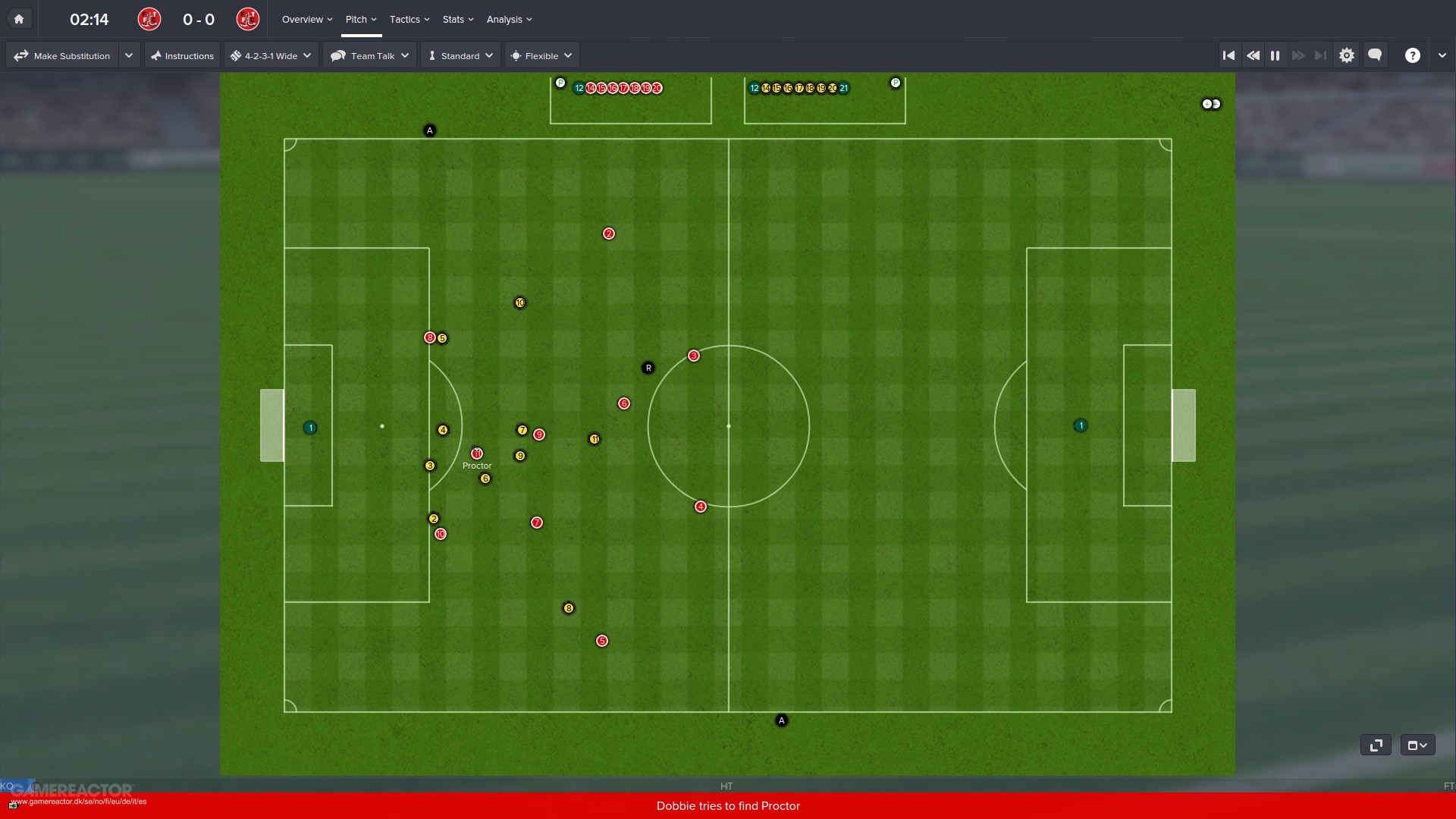Open the match chat bubble
This screenshot has width=1456, height=819.
(x=1375, y=55)
